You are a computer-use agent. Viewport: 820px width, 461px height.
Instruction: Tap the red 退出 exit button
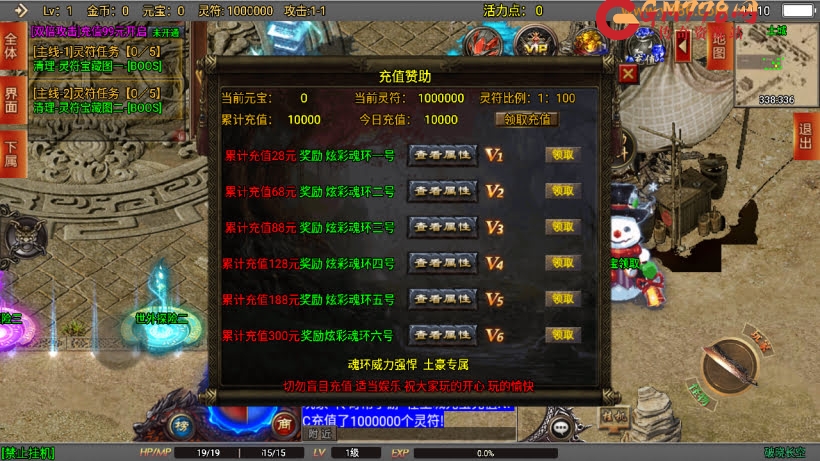(x=805, y=135)
